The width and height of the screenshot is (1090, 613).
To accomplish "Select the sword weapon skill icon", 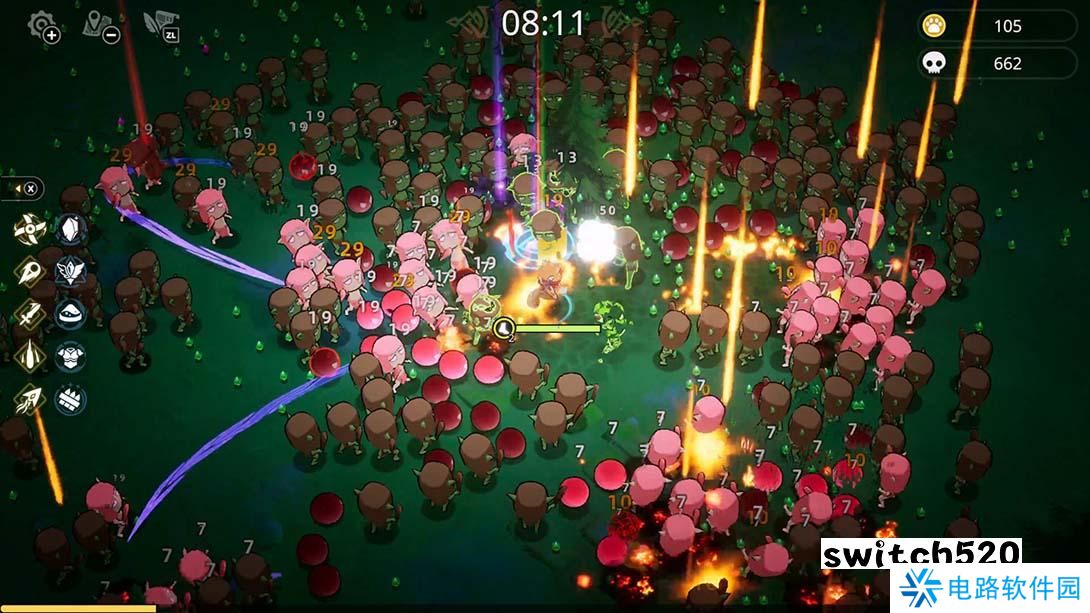I will [x=29, y=314].
